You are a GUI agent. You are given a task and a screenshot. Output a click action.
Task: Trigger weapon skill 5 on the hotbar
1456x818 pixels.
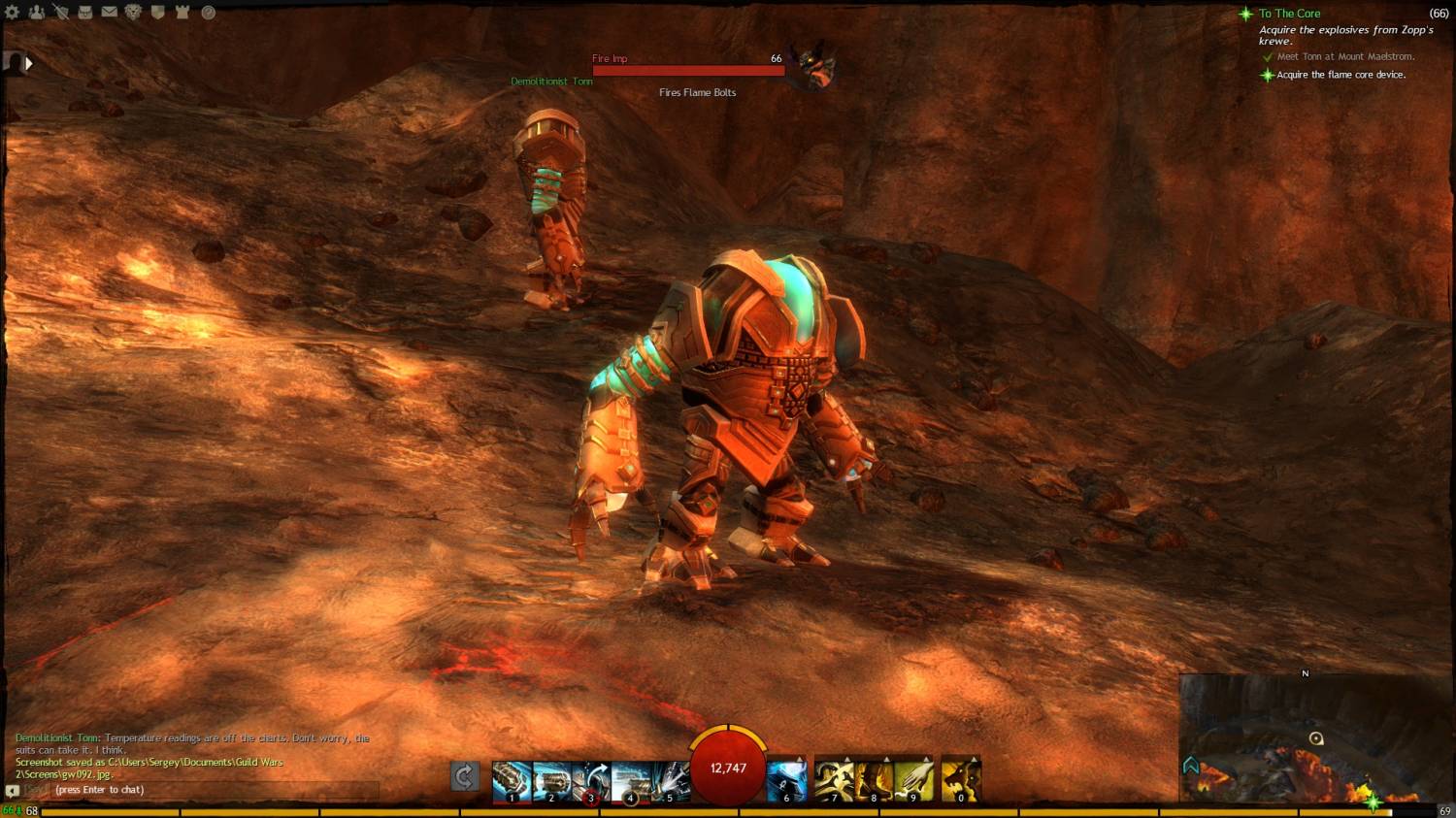pos(671,780)
